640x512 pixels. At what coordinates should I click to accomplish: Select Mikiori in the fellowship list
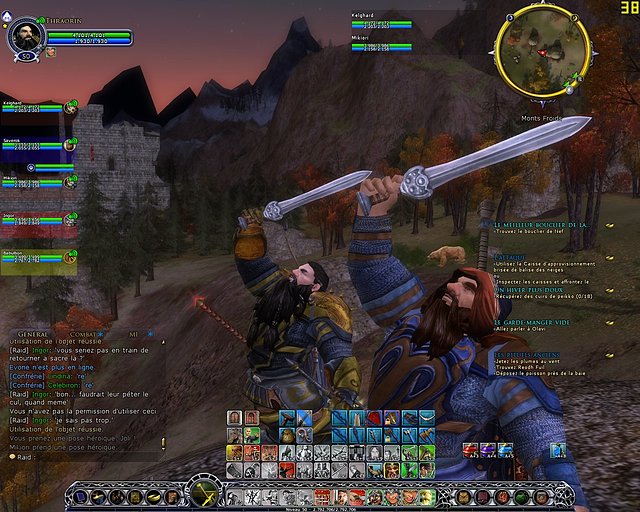point(35,181)
